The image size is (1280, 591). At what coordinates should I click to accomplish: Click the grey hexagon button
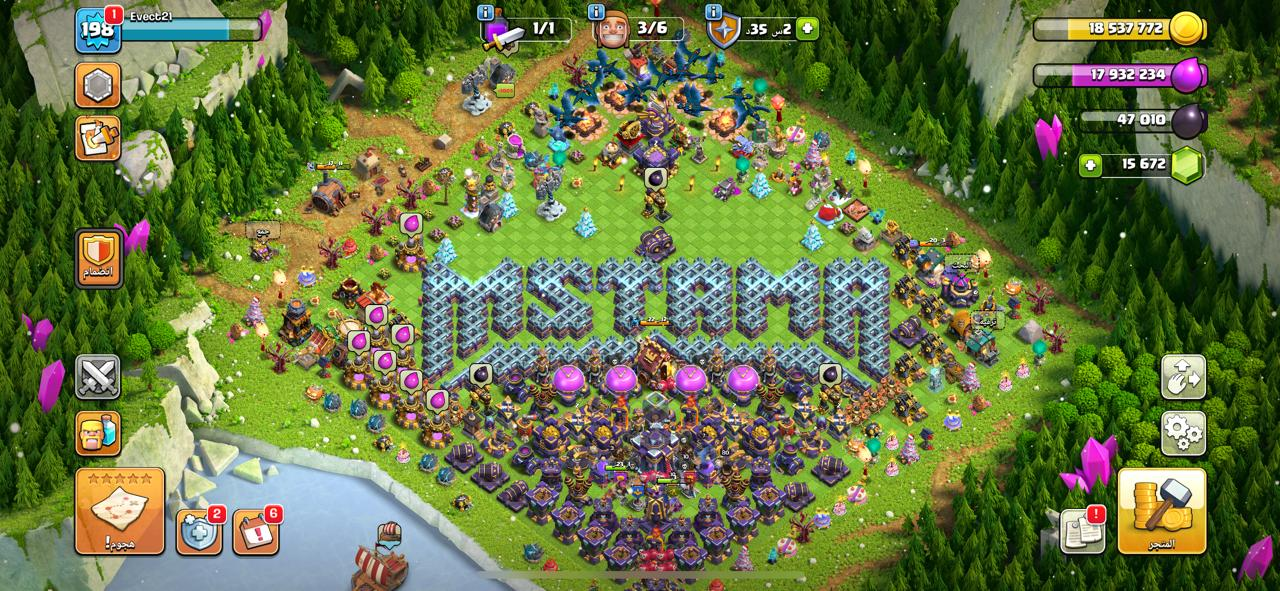point(98,85)
